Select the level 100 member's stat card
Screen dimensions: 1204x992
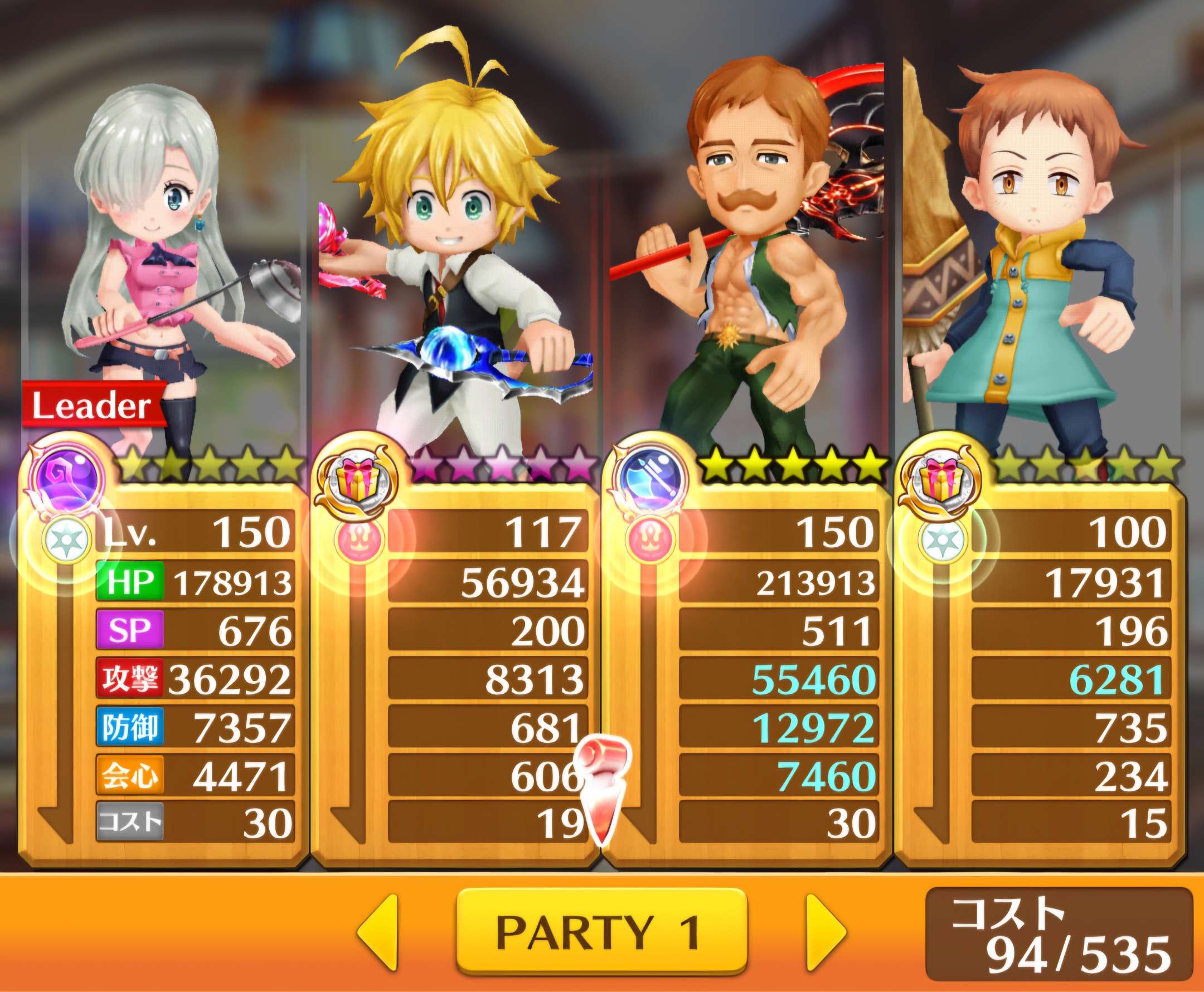(1040, 674)
